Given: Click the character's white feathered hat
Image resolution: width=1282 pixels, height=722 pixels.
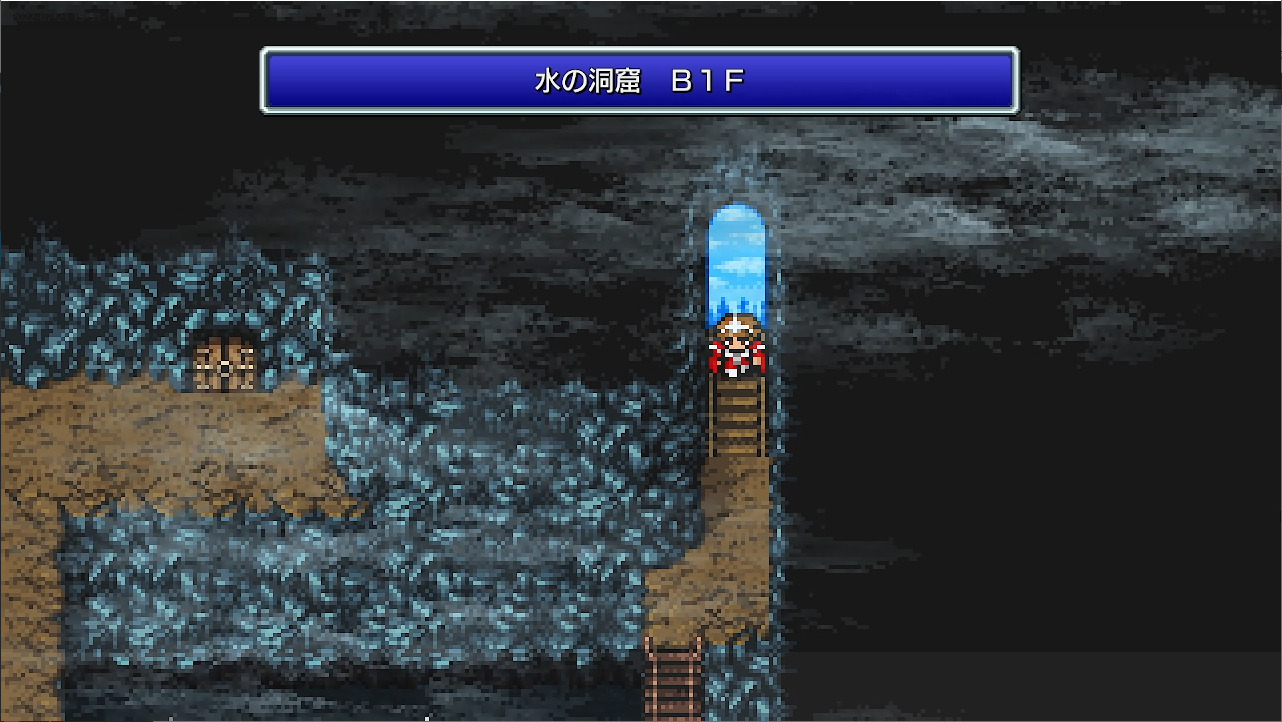Looking at the screenshot, I should pyautogui.click(x=737, y=325).
